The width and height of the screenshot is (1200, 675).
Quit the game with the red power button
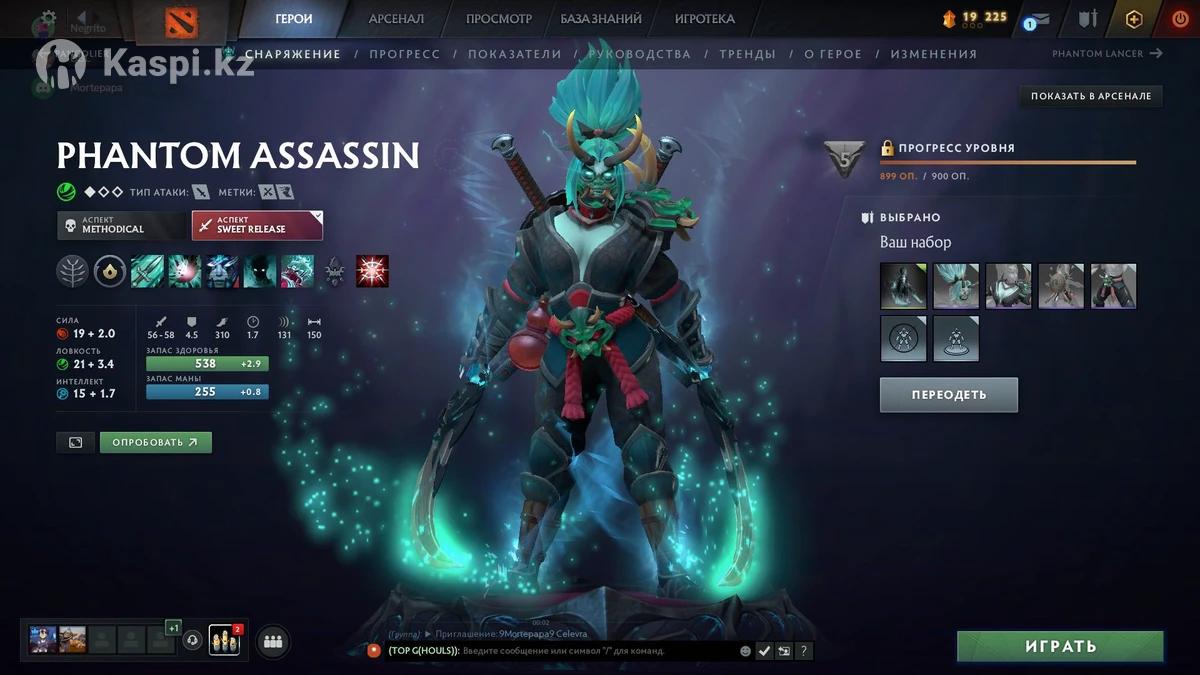(1180, 19)
